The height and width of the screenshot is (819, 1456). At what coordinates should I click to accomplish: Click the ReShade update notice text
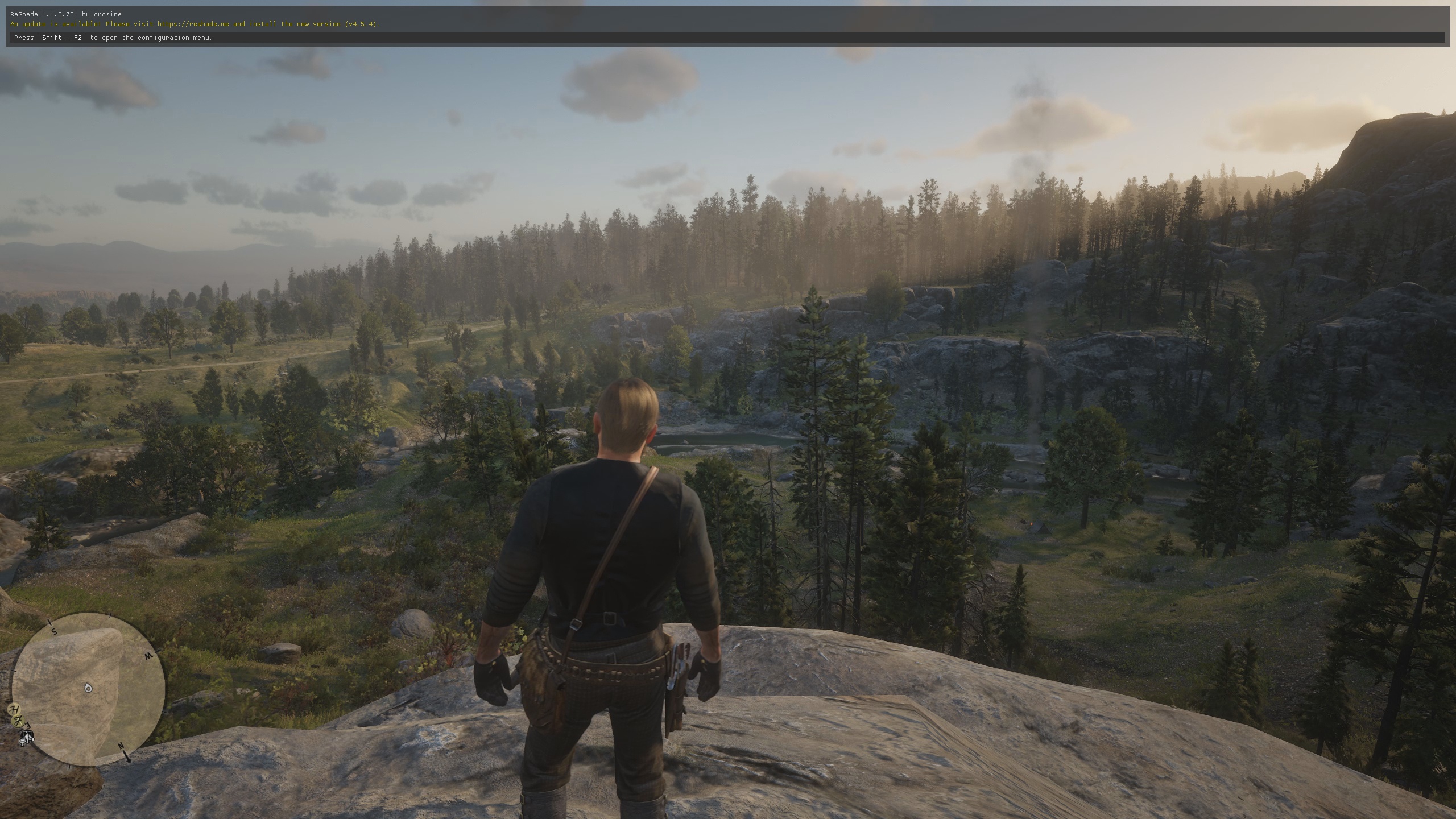click(195, 24)
